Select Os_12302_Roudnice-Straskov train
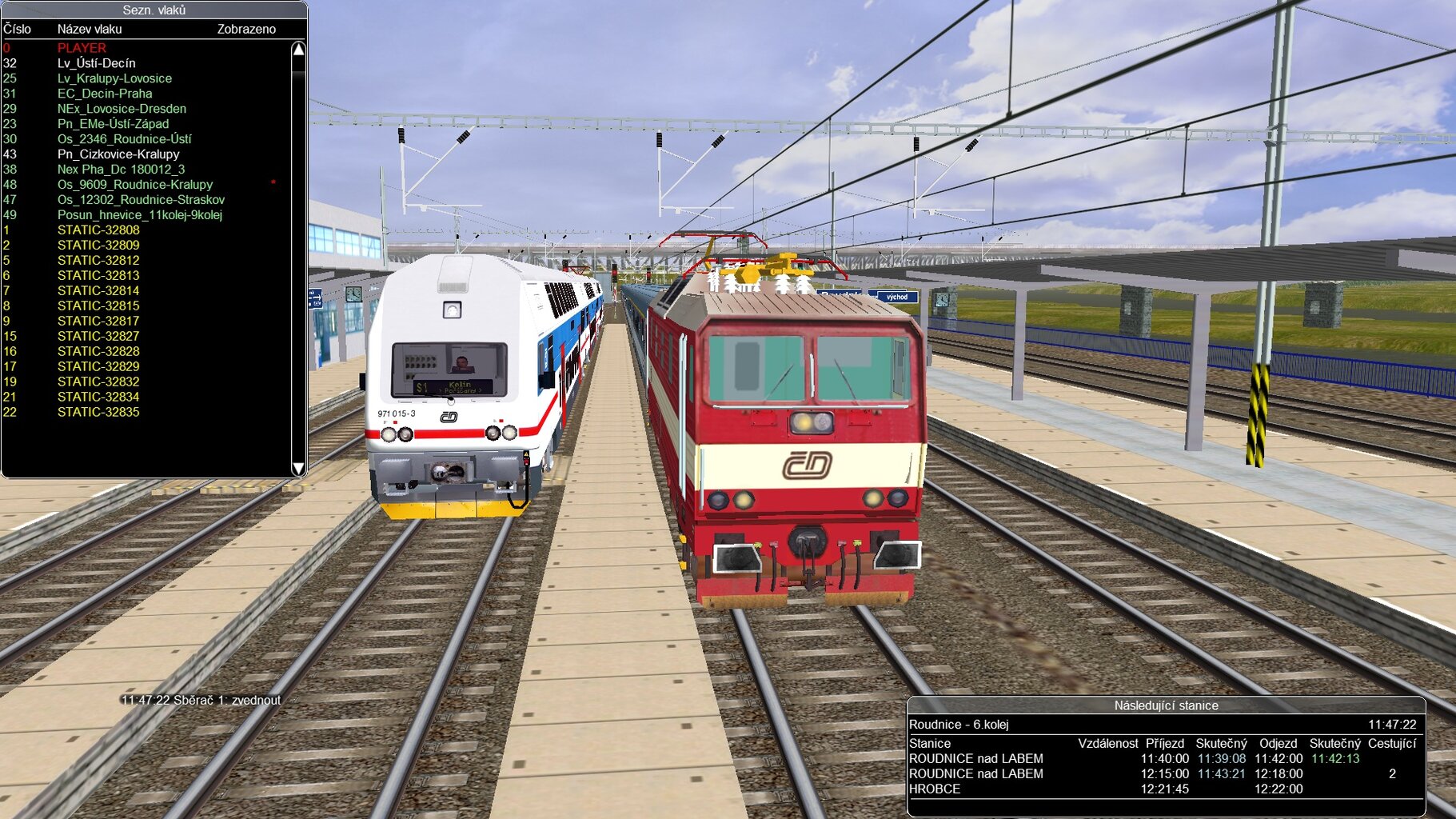1456x819 pixels. (141, 200)
